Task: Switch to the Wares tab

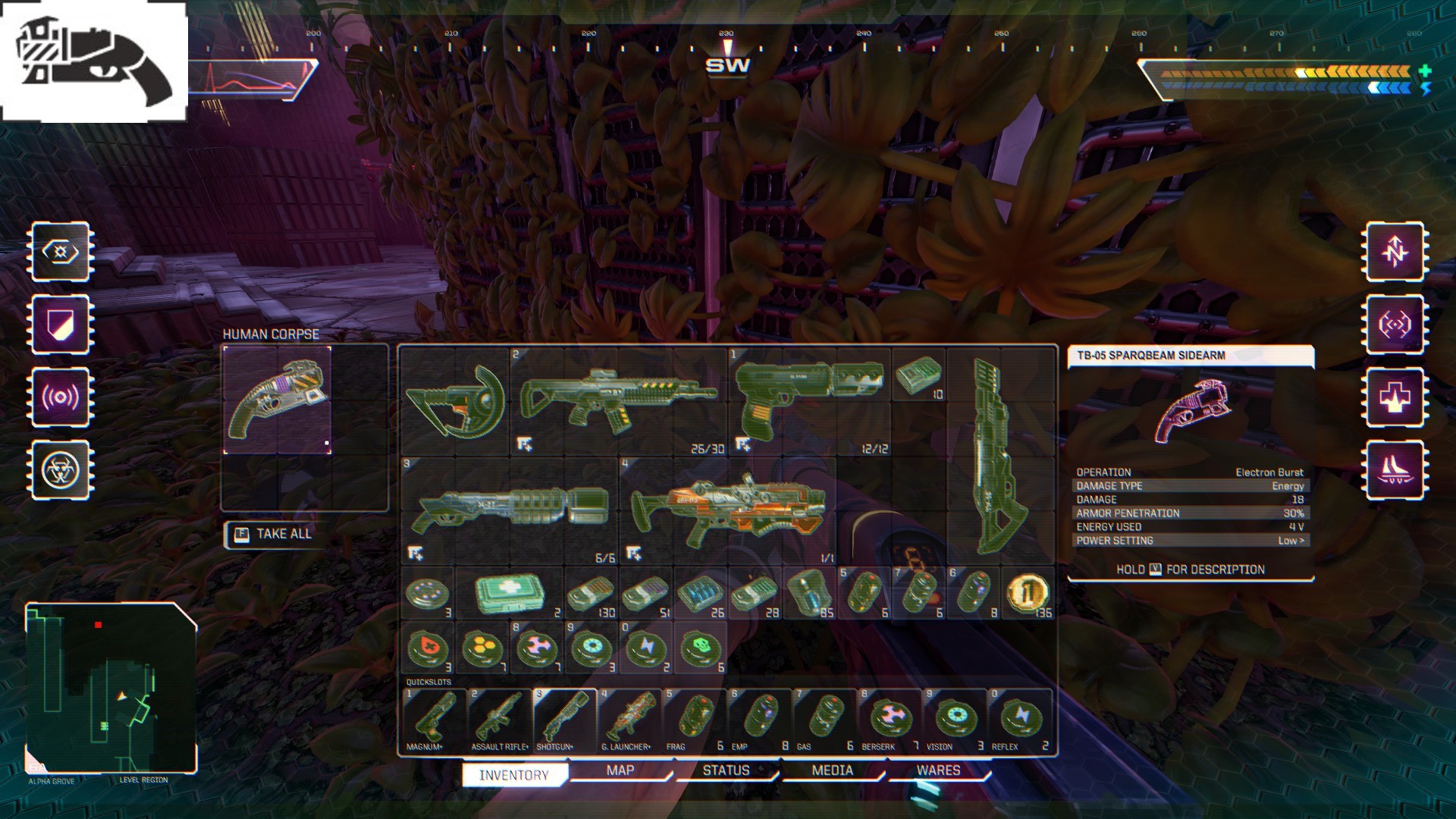Action: (x=938, y=770)
